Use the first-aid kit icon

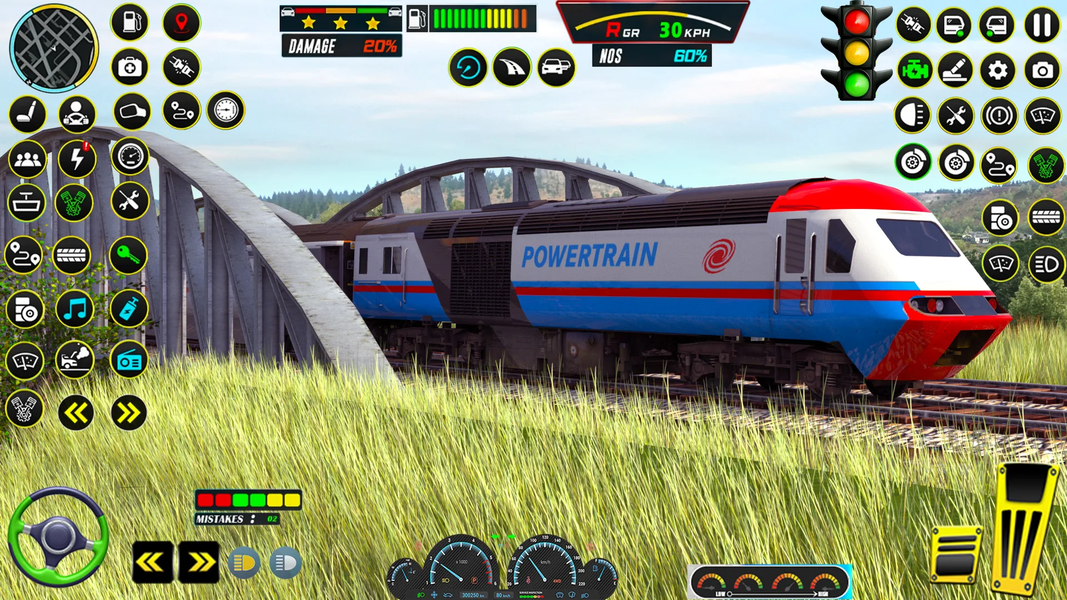coord(129,67)
